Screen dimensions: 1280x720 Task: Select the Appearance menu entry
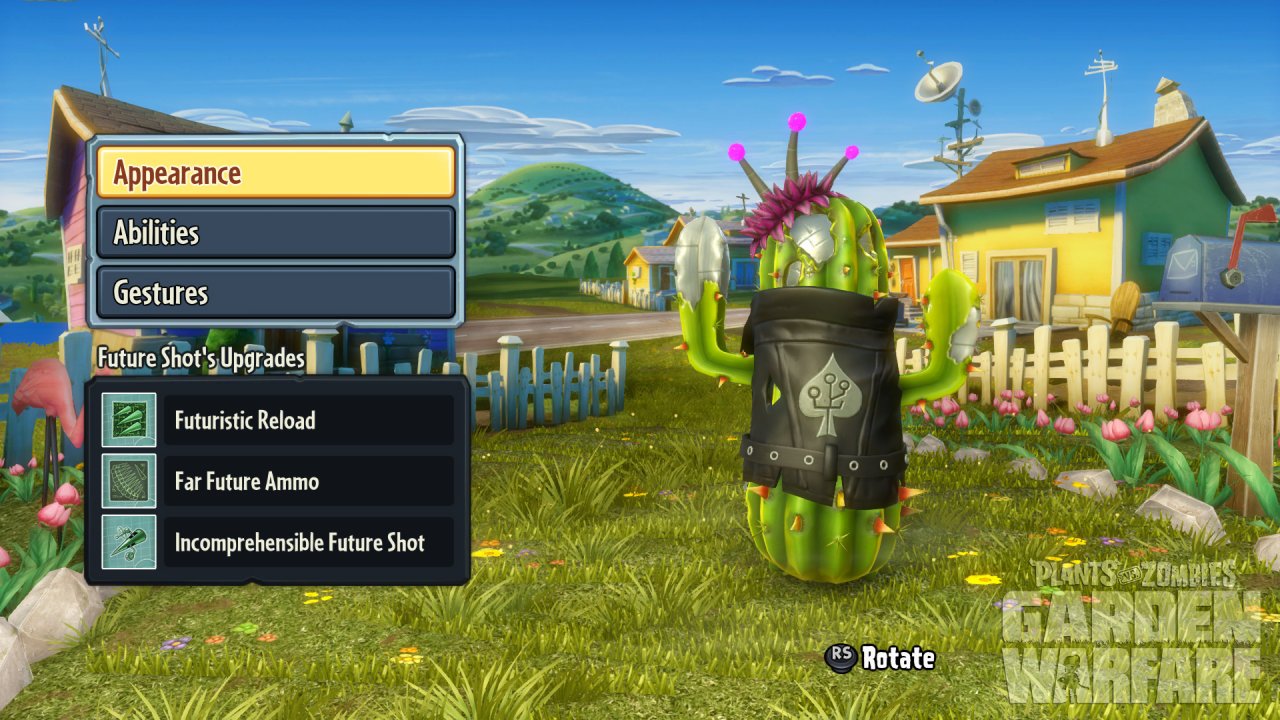coord(275,172)
